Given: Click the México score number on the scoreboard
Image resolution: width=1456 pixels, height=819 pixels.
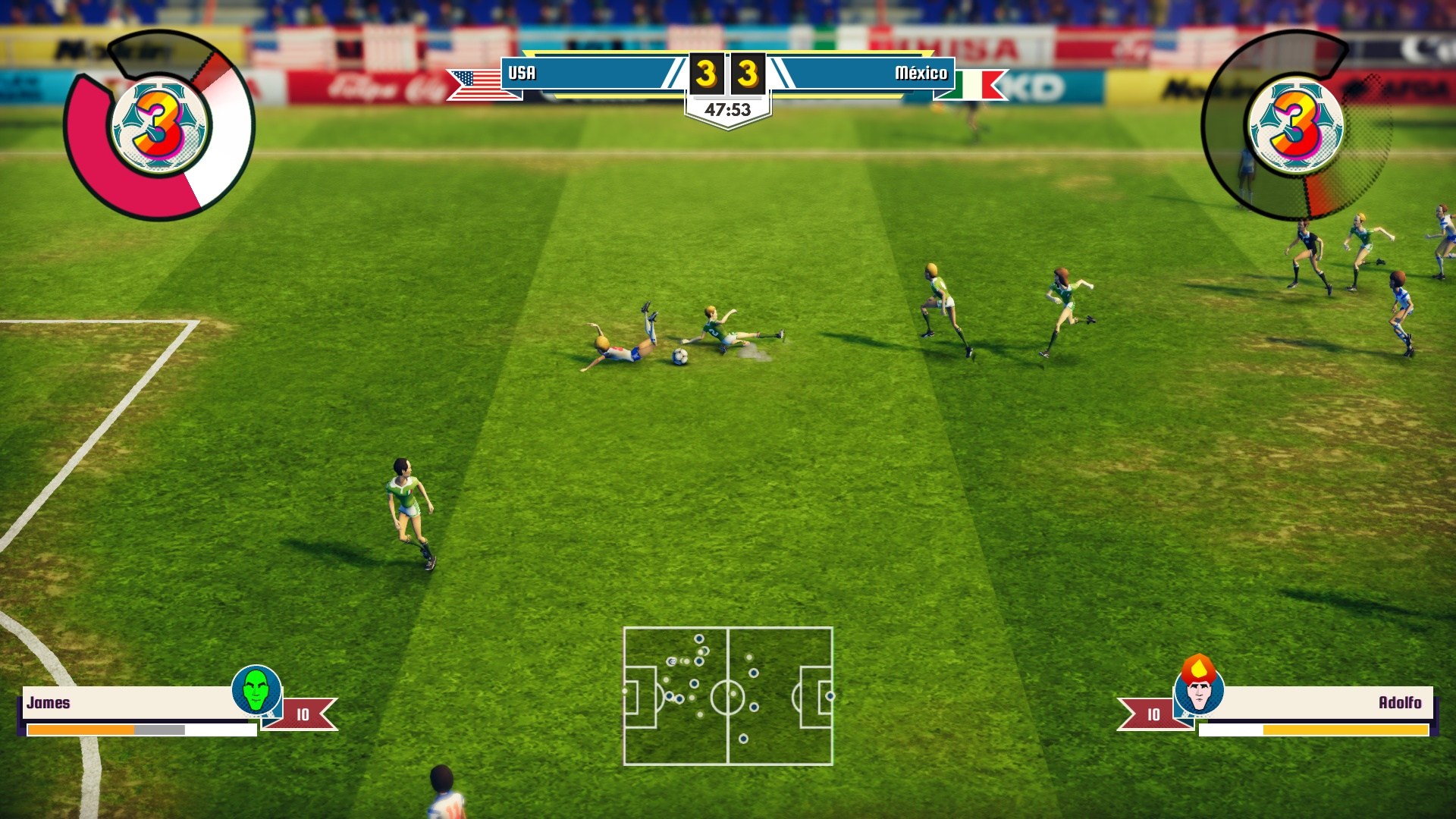Looking at the screenshot, I should 748,74.
